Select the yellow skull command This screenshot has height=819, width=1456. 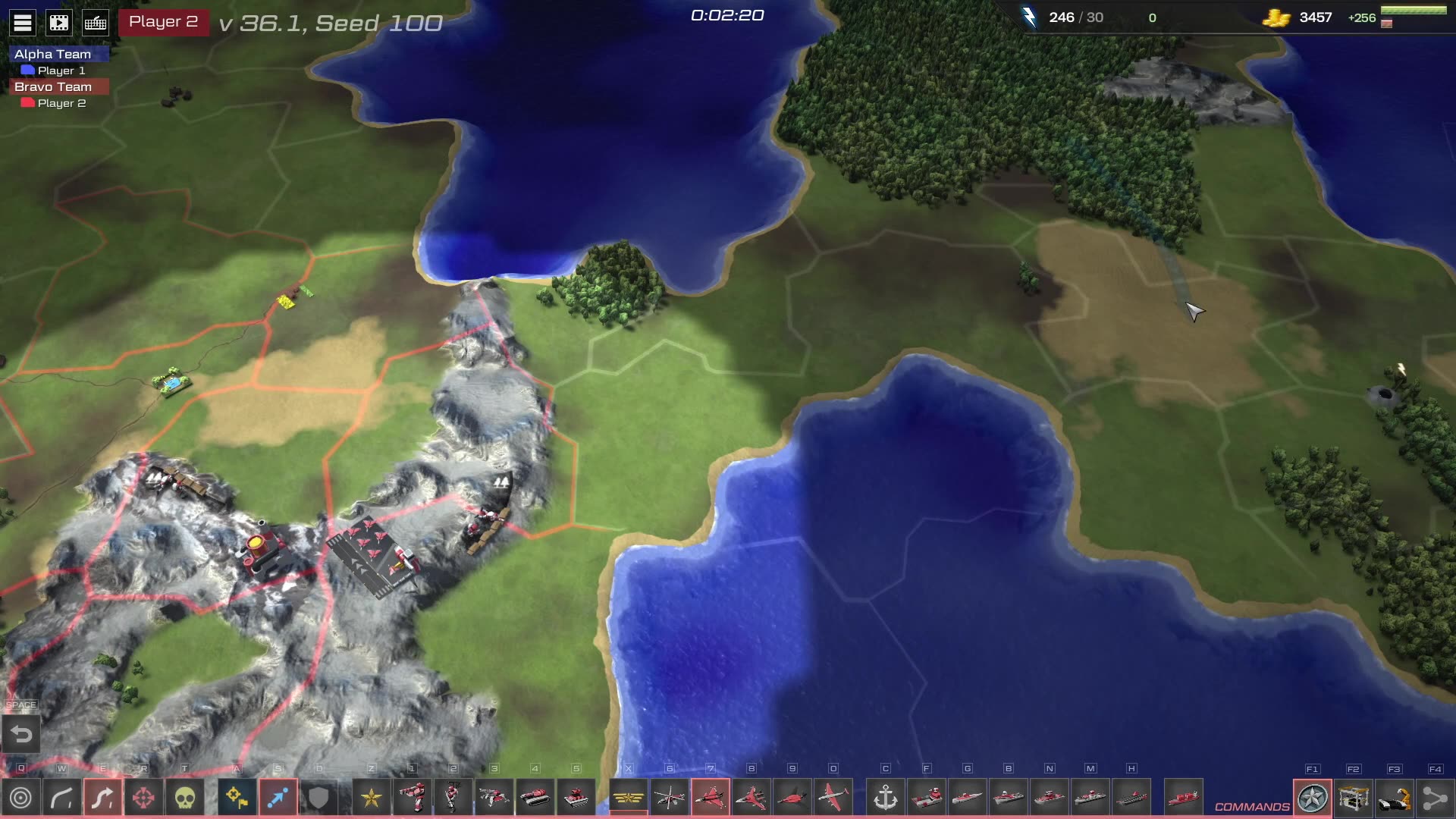(x=185, y=798)
